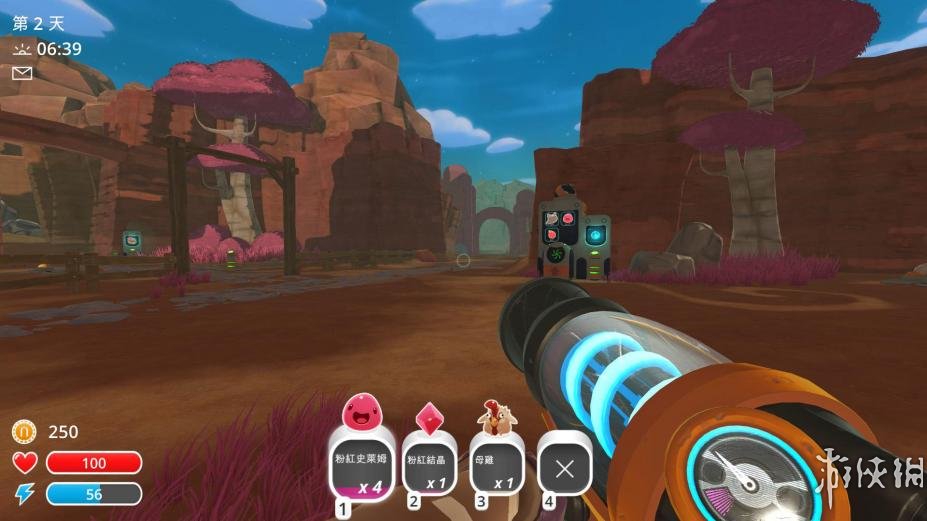
Task: Choose the pink plort crystal slot
Action: (x=431, y=467)
